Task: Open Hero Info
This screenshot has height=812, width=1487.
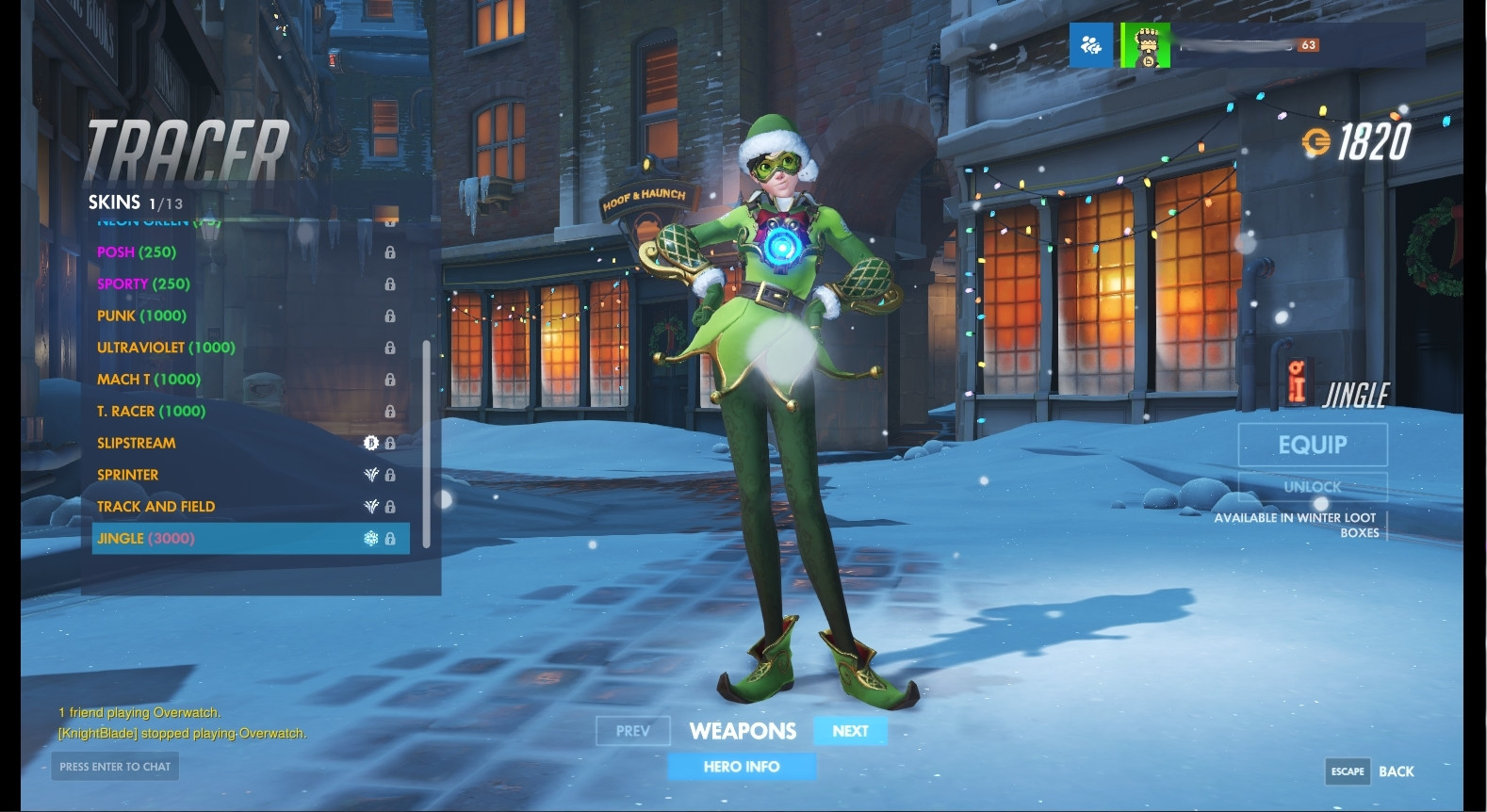Action: click(742, 767)
